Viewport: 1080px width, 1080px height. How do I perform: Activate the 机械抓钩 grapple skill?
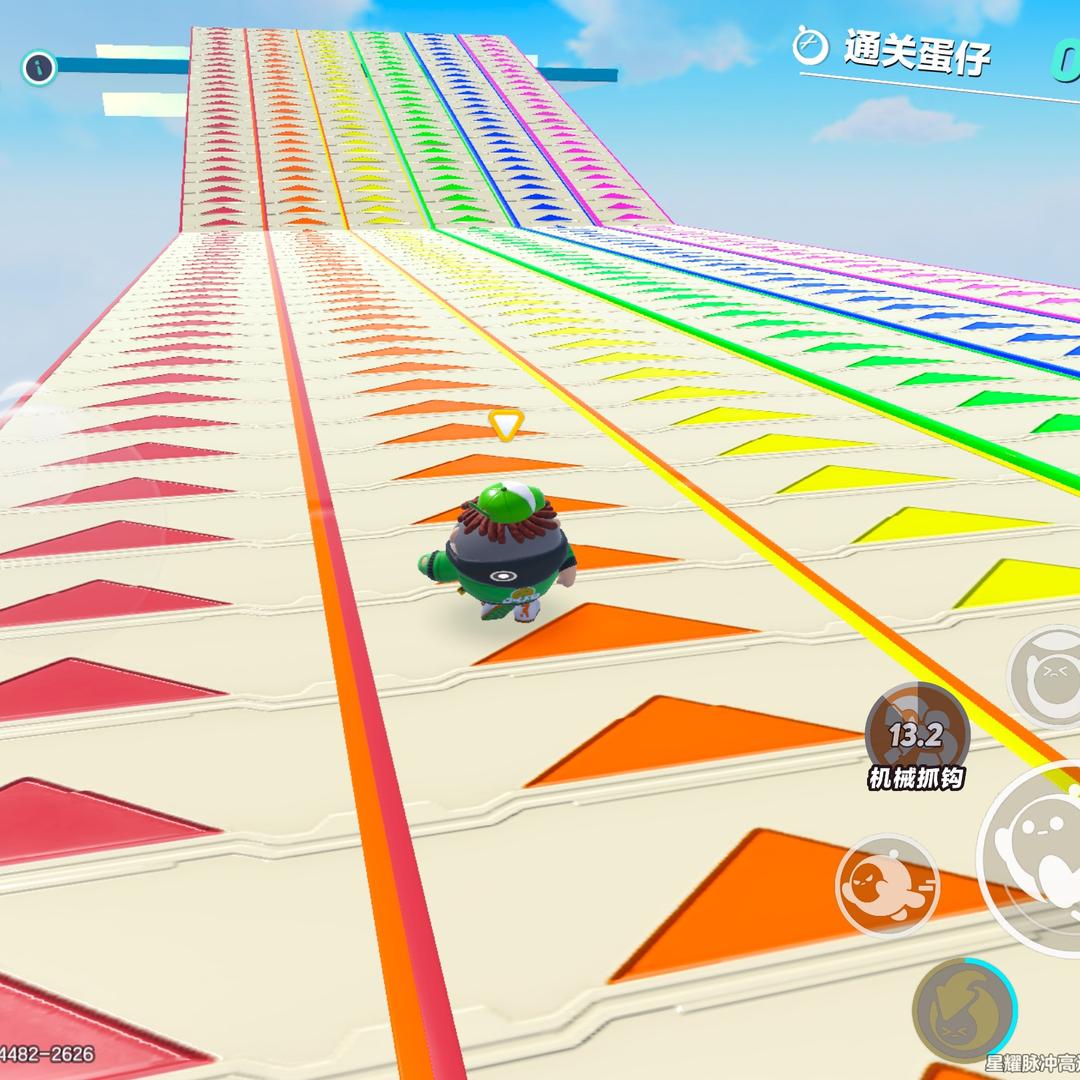(917, 735)
